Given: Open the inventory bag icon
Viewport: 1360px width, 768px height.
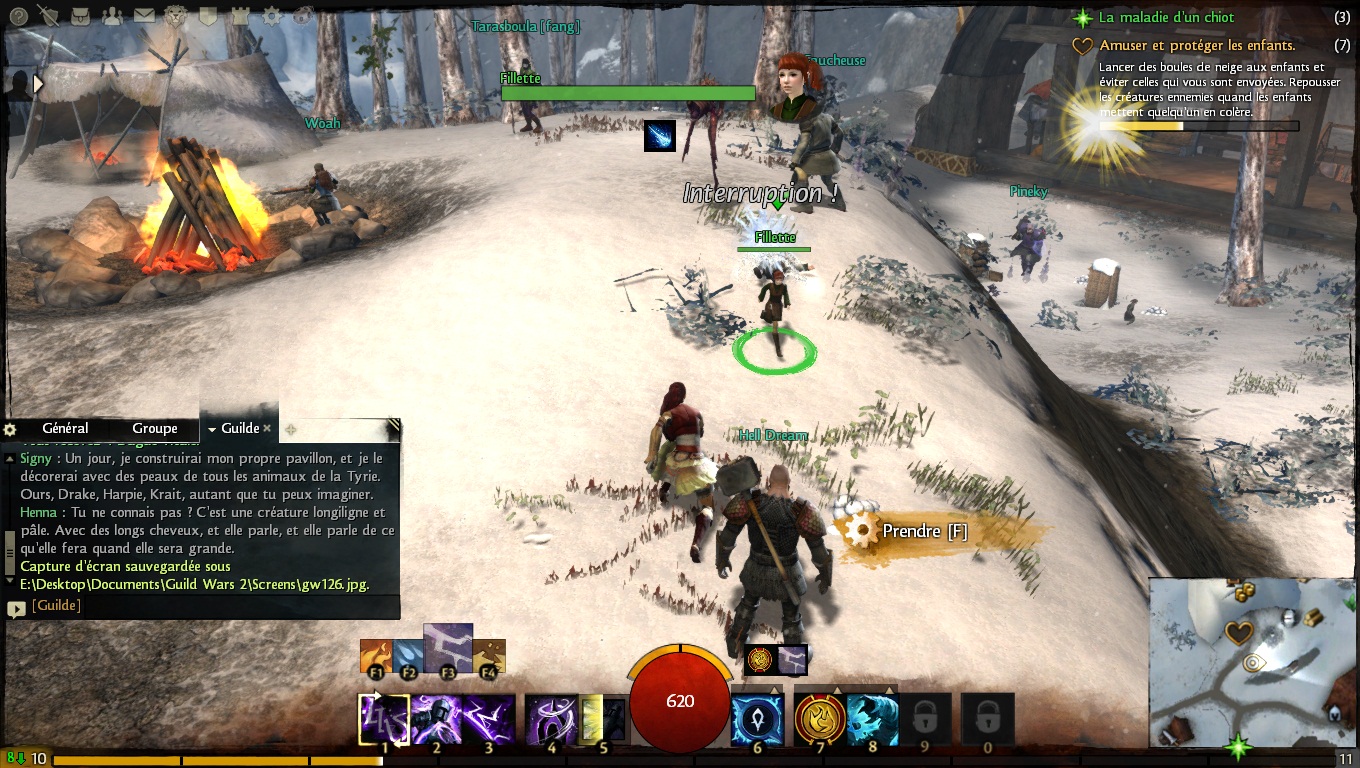Looking at the screenshot, I should click(x=81, y=15).
